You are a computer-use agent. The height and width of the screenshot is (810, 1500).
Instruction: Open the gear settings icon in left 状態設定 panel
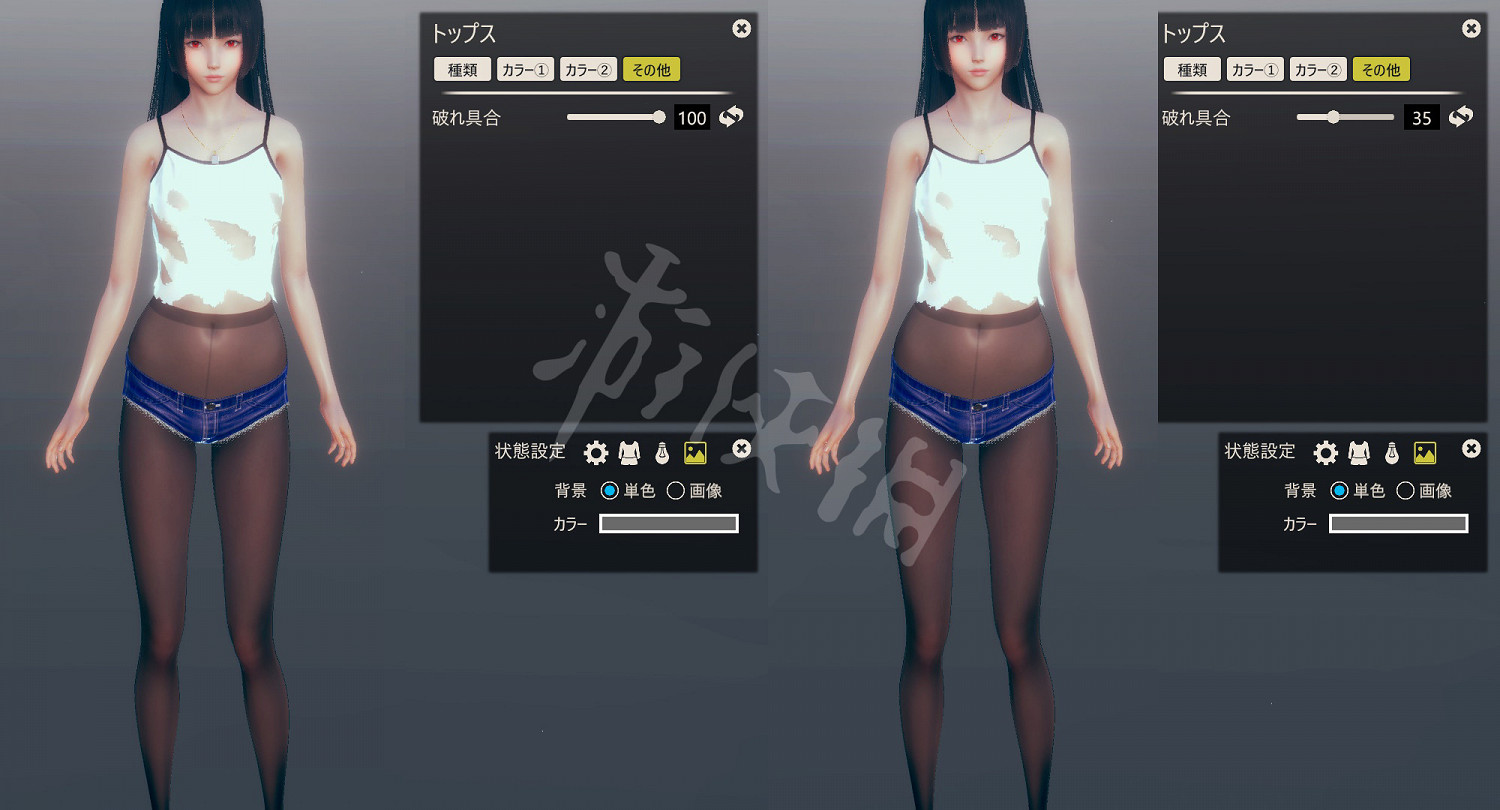click(x=597, y=451)
